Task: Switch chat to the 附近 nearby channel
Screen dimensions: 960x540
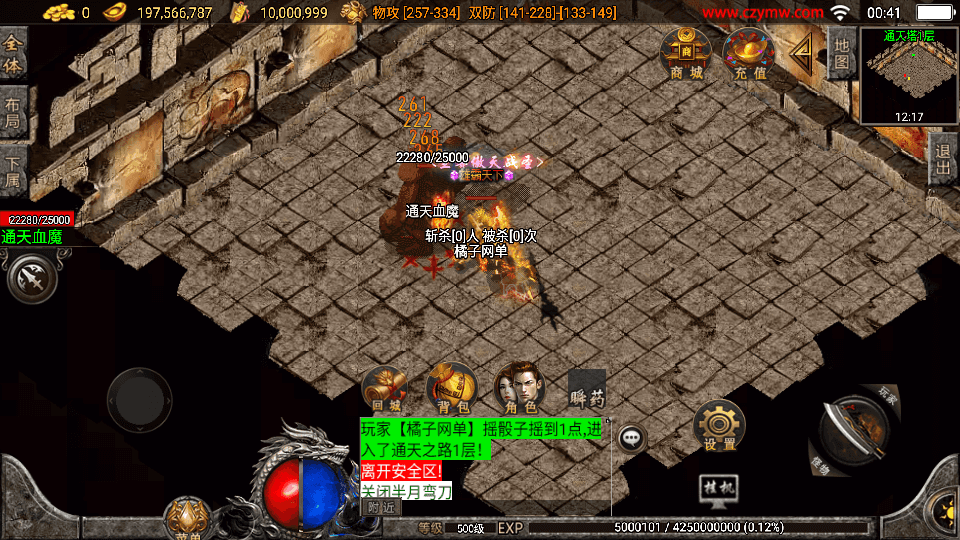Action: [380, 508]
